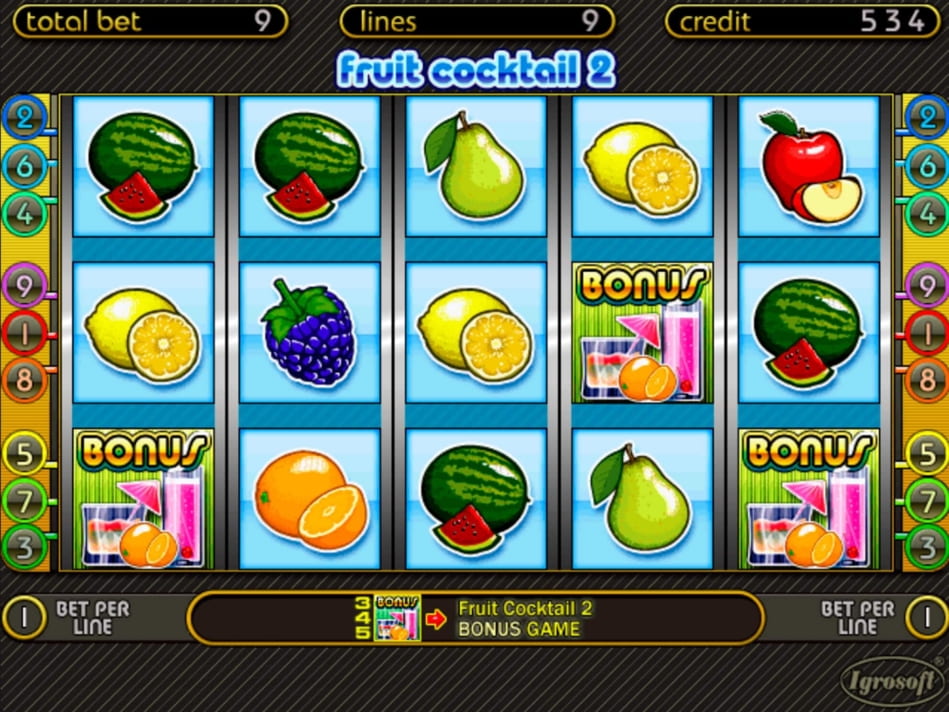Pick payline 3 marker on the left rail
Viewport: 949px width, 712px height.
(24, 545)
